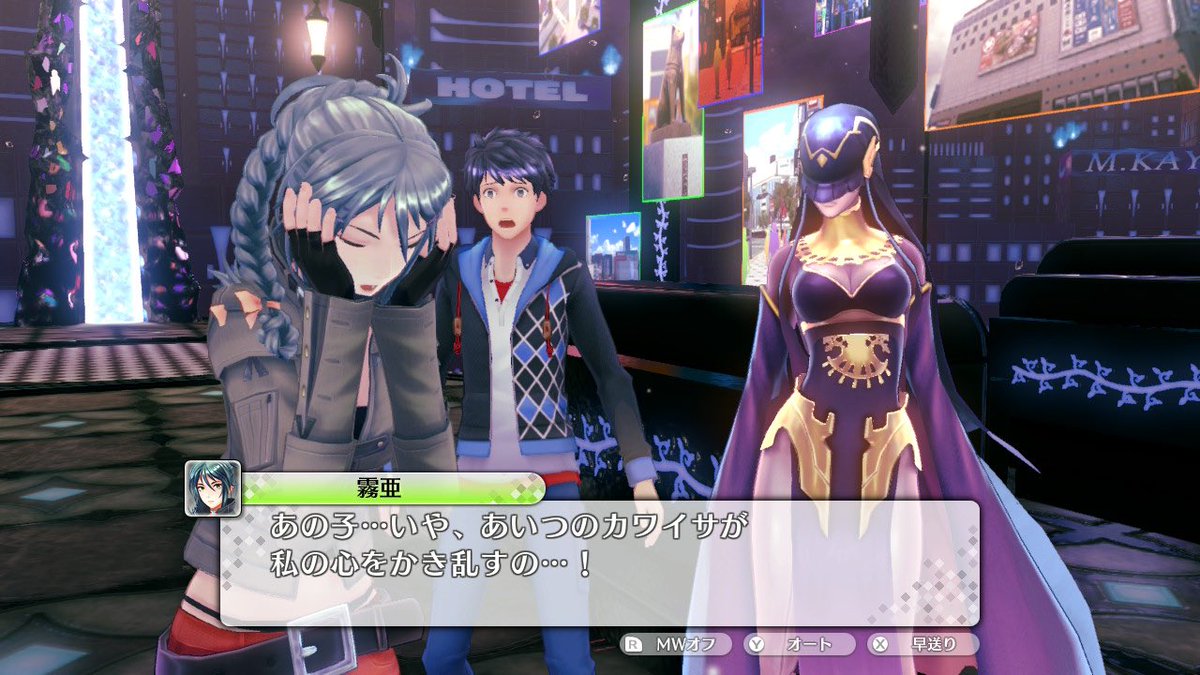Enable オート auto-advance mode
The image size is (1200, 675).
[x=800, y=645]
